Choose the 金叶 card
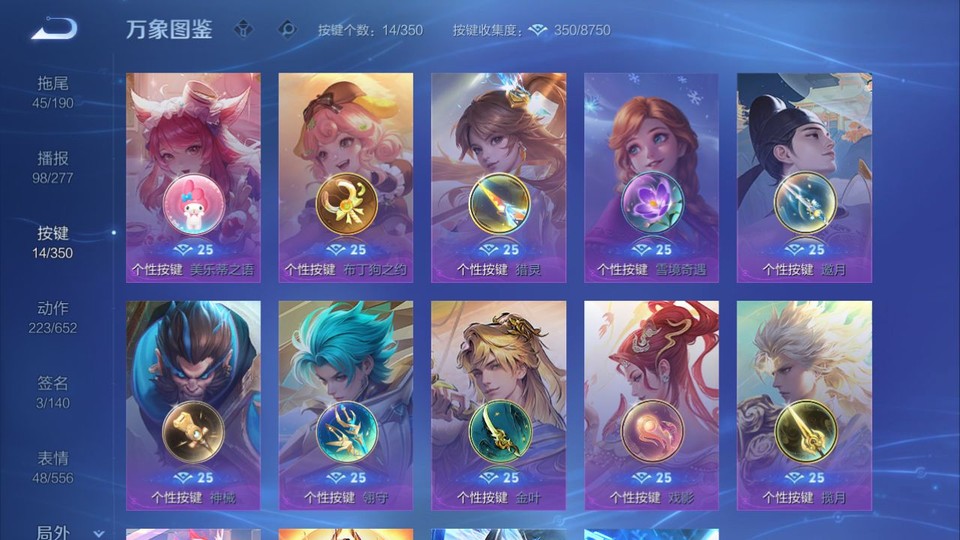Viewport: 960px width, 540px height. click(499, 405)
